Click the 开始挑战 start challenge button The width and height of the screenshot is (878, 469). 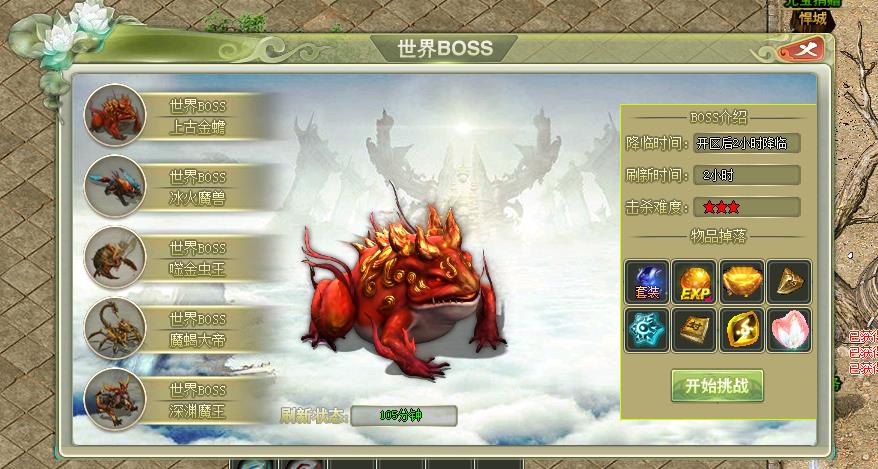click(x=717, y=385)
